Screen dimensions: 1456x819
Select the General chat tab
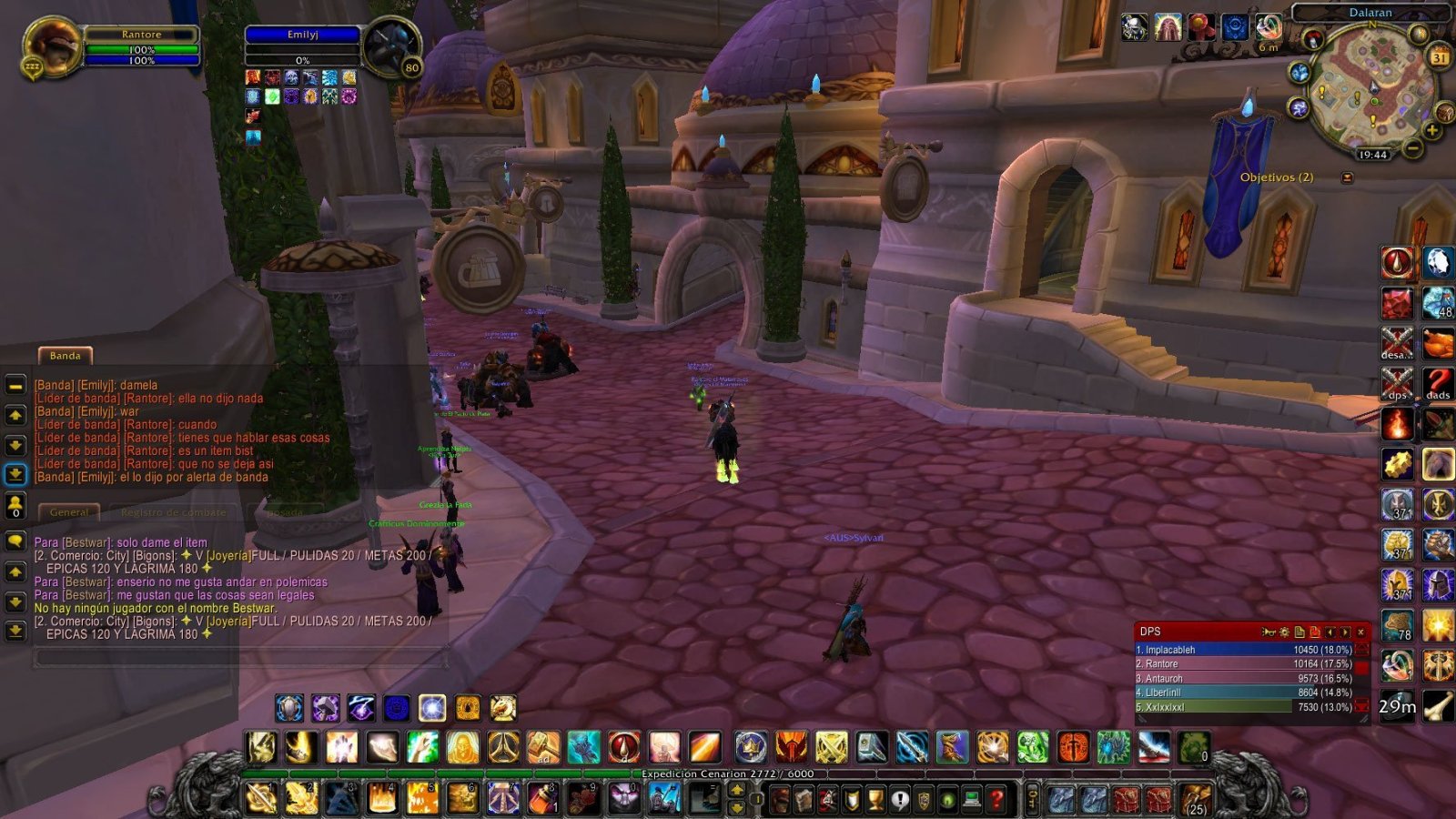point(69,511)
